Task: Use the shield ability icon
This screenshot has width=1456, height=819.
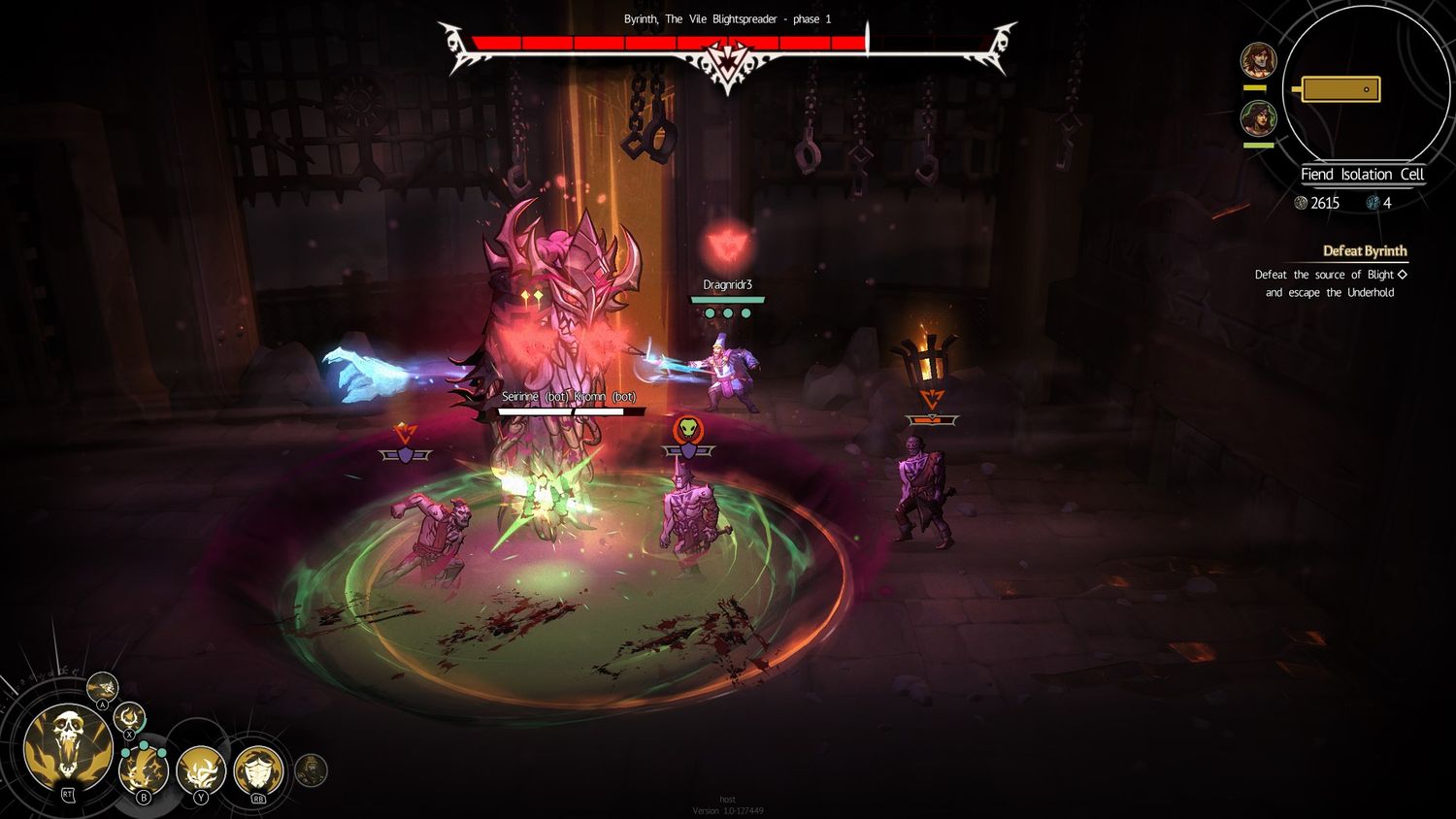Action: (x=258, y=770)
